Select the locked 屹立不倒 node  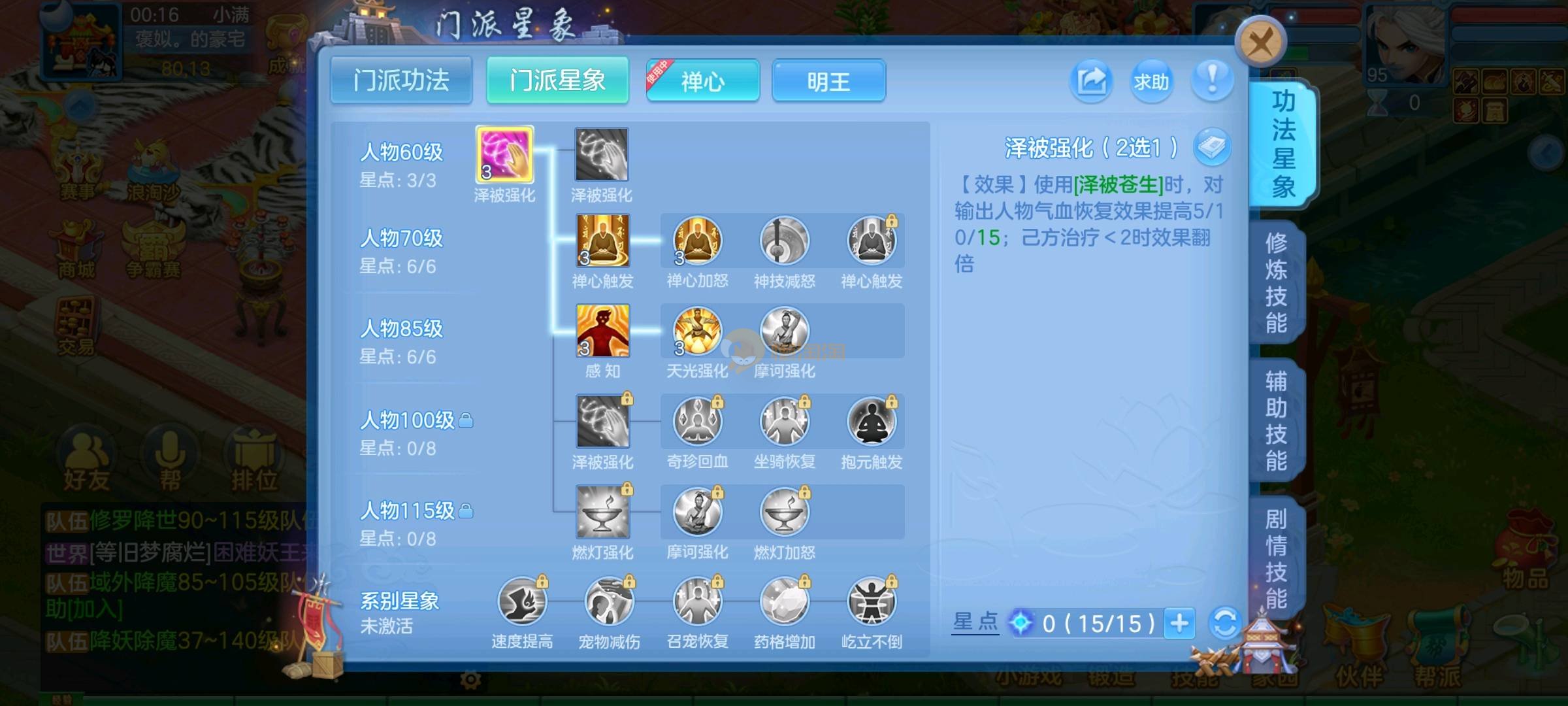872,601
